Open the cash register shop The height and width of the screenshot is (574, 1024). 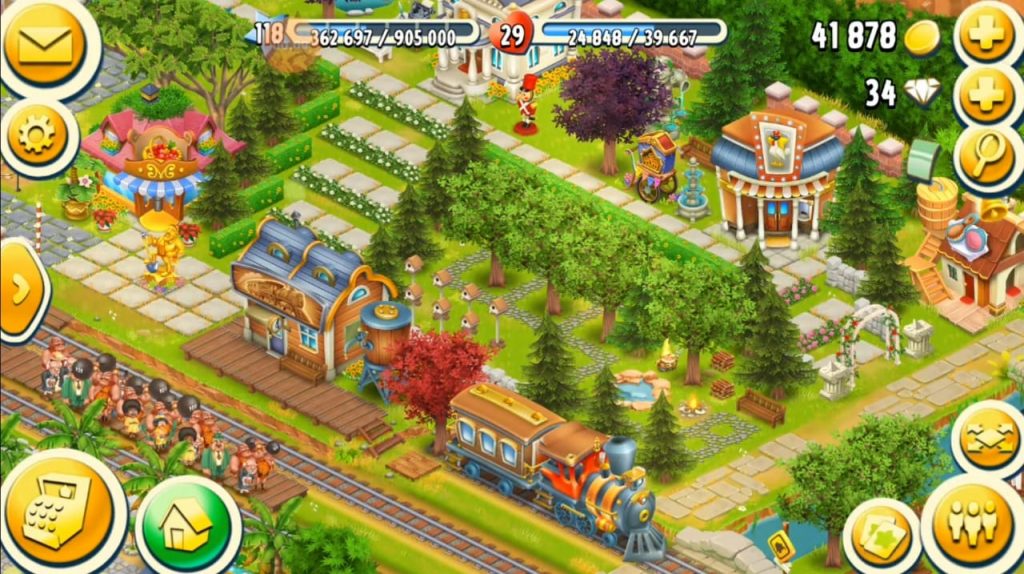click(x=58, y=514)
